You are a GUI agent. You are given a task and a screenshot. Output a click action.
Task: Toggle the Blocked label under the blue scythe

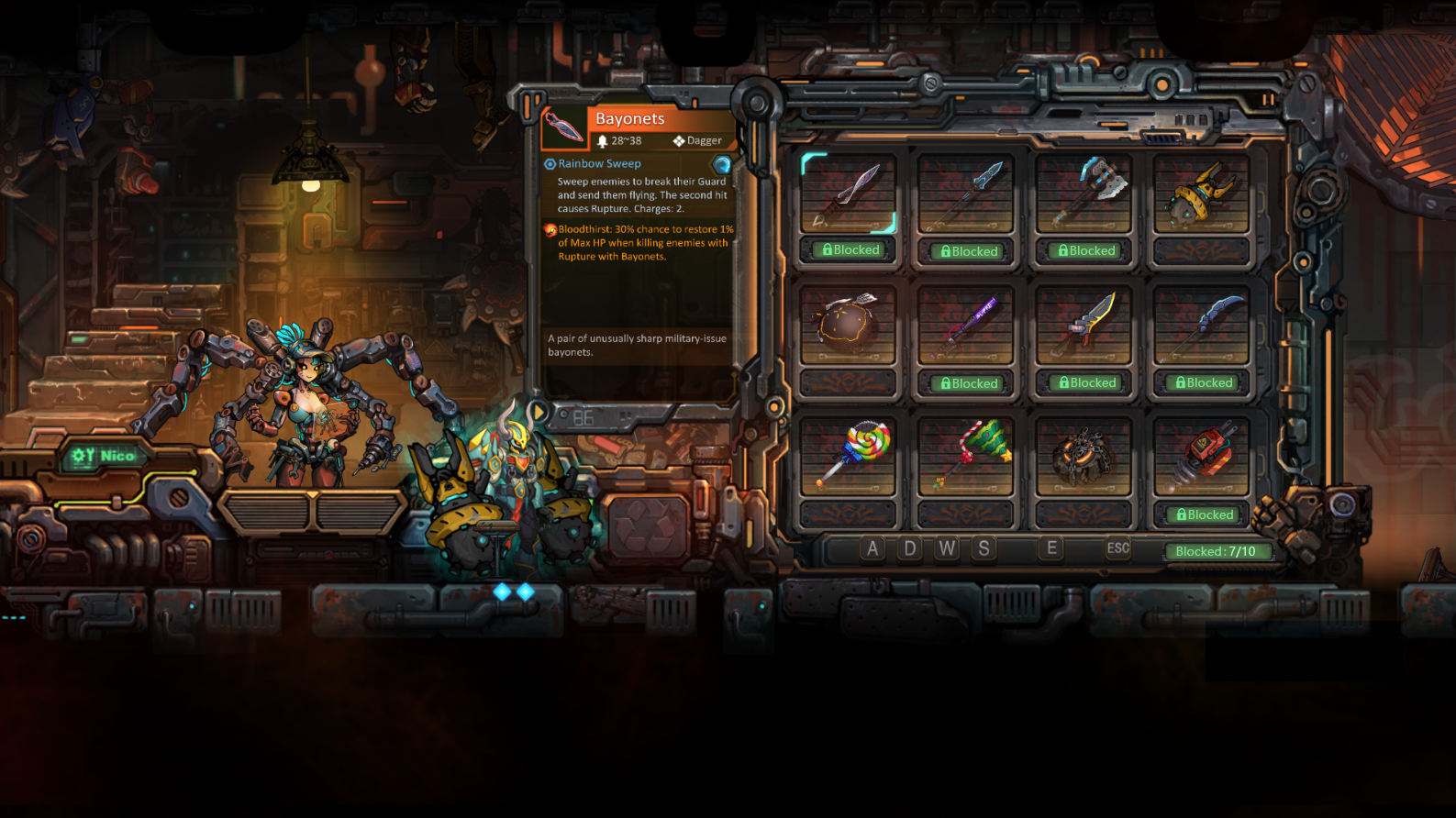(1203, 382)
